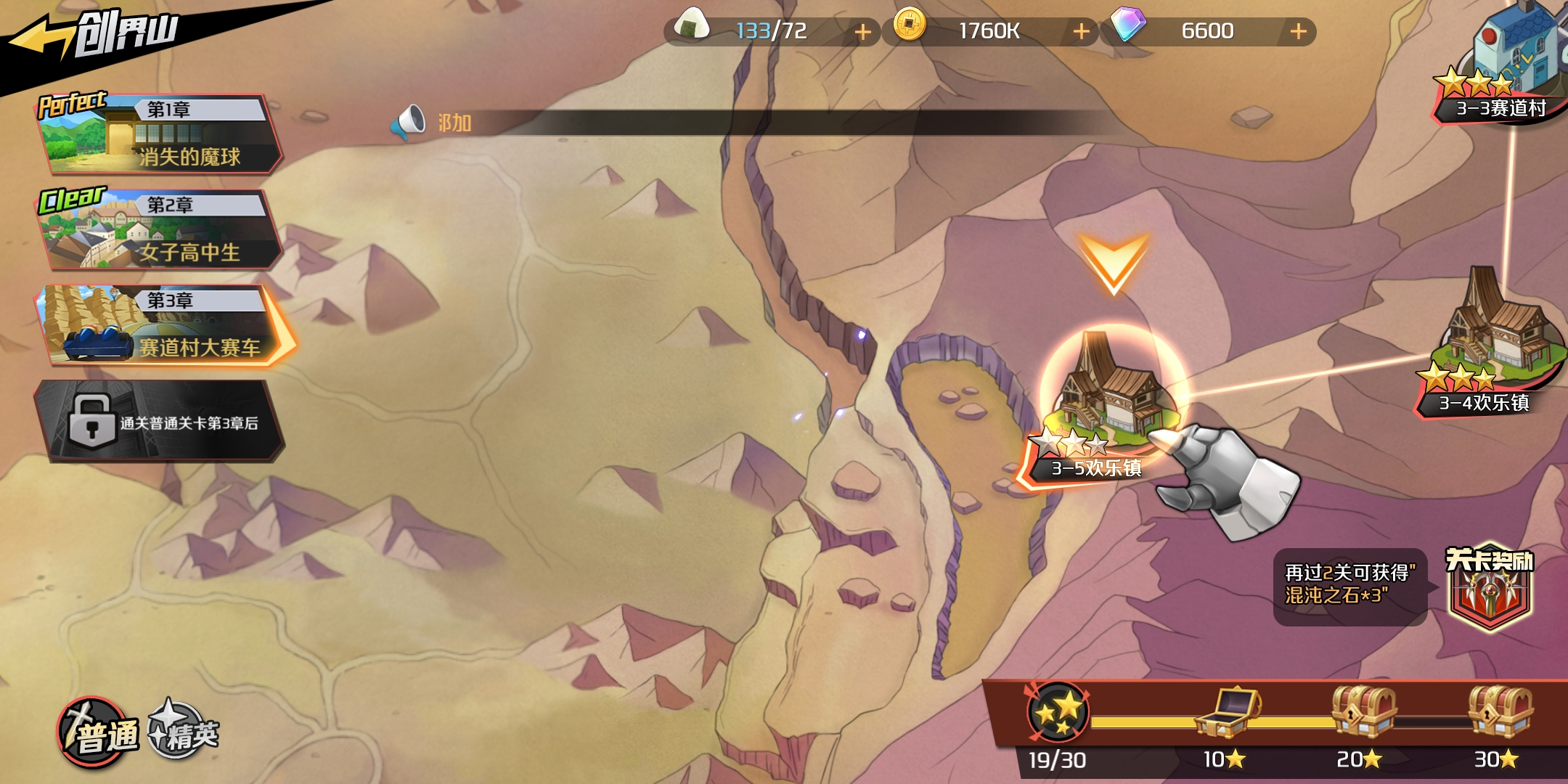Select Chapter 2 女子高中生
Screen dimensions: 1568x784
[160, 229]
